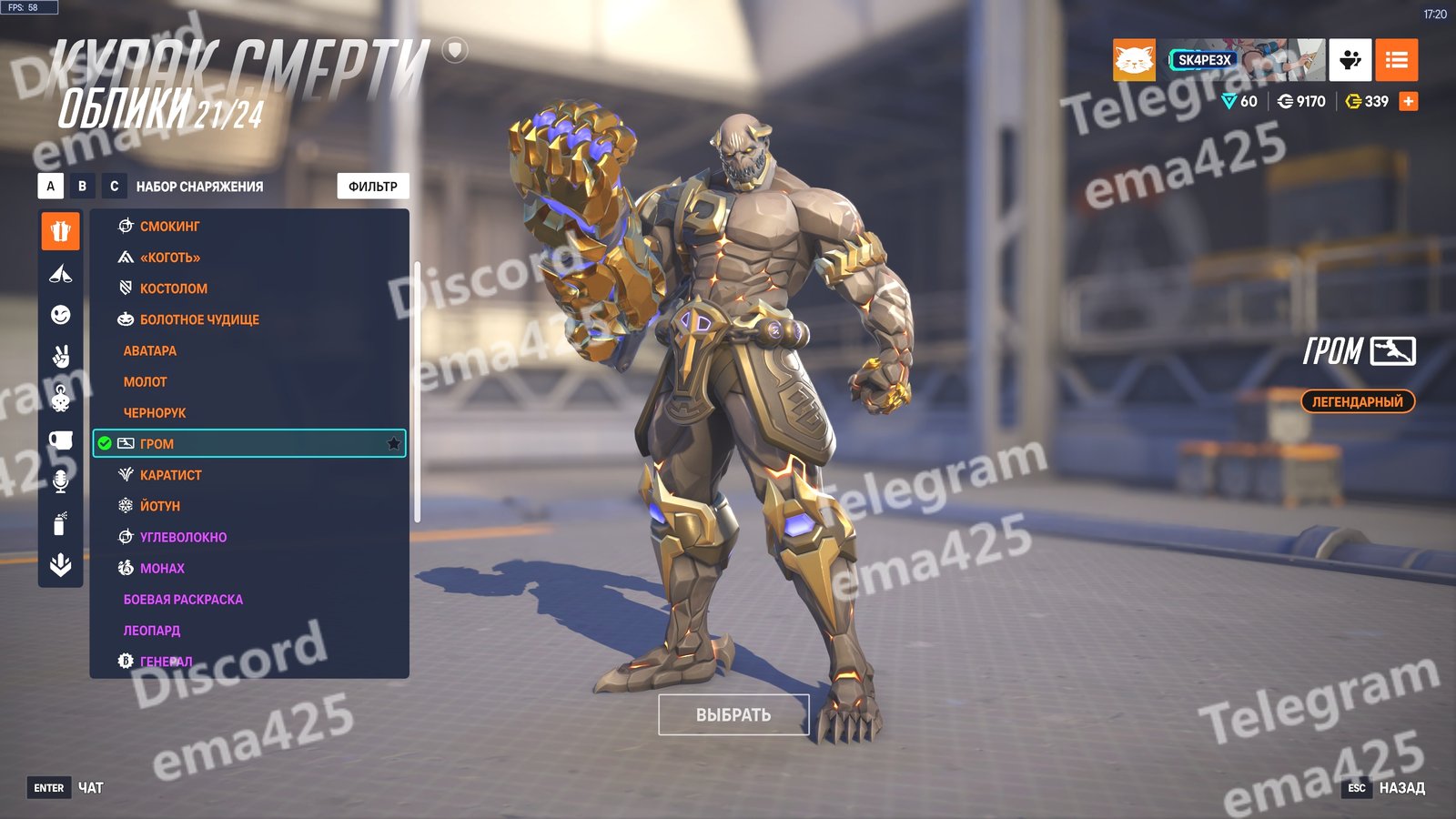Choose the МОЛОТ skin

[x=146, y=382]
